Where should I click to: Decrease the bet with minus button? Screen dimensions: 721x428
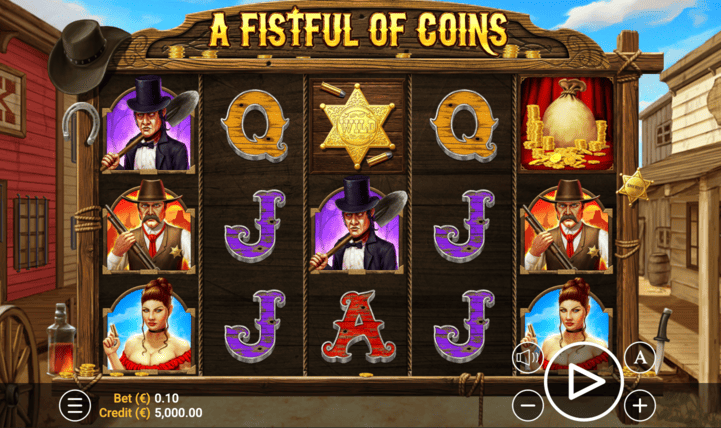click(529, 405)
